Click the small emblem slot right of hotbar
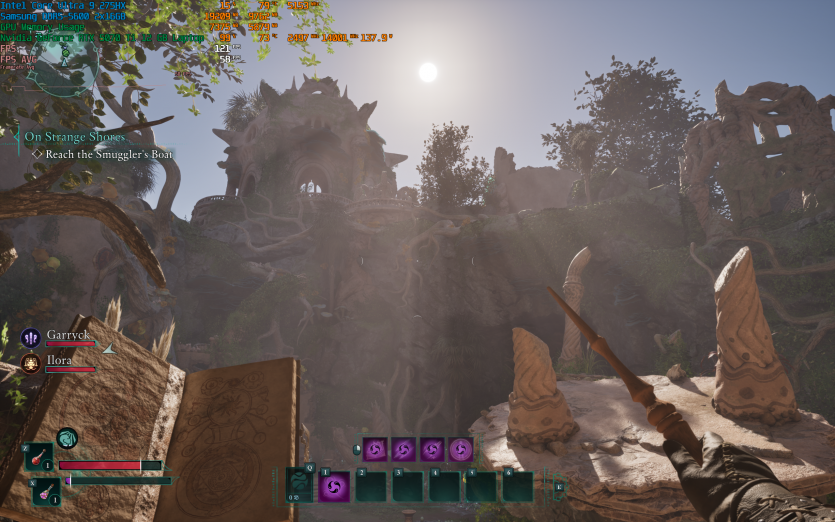The image size is (835, 522). pyautogui.click(x=559, y=487)
